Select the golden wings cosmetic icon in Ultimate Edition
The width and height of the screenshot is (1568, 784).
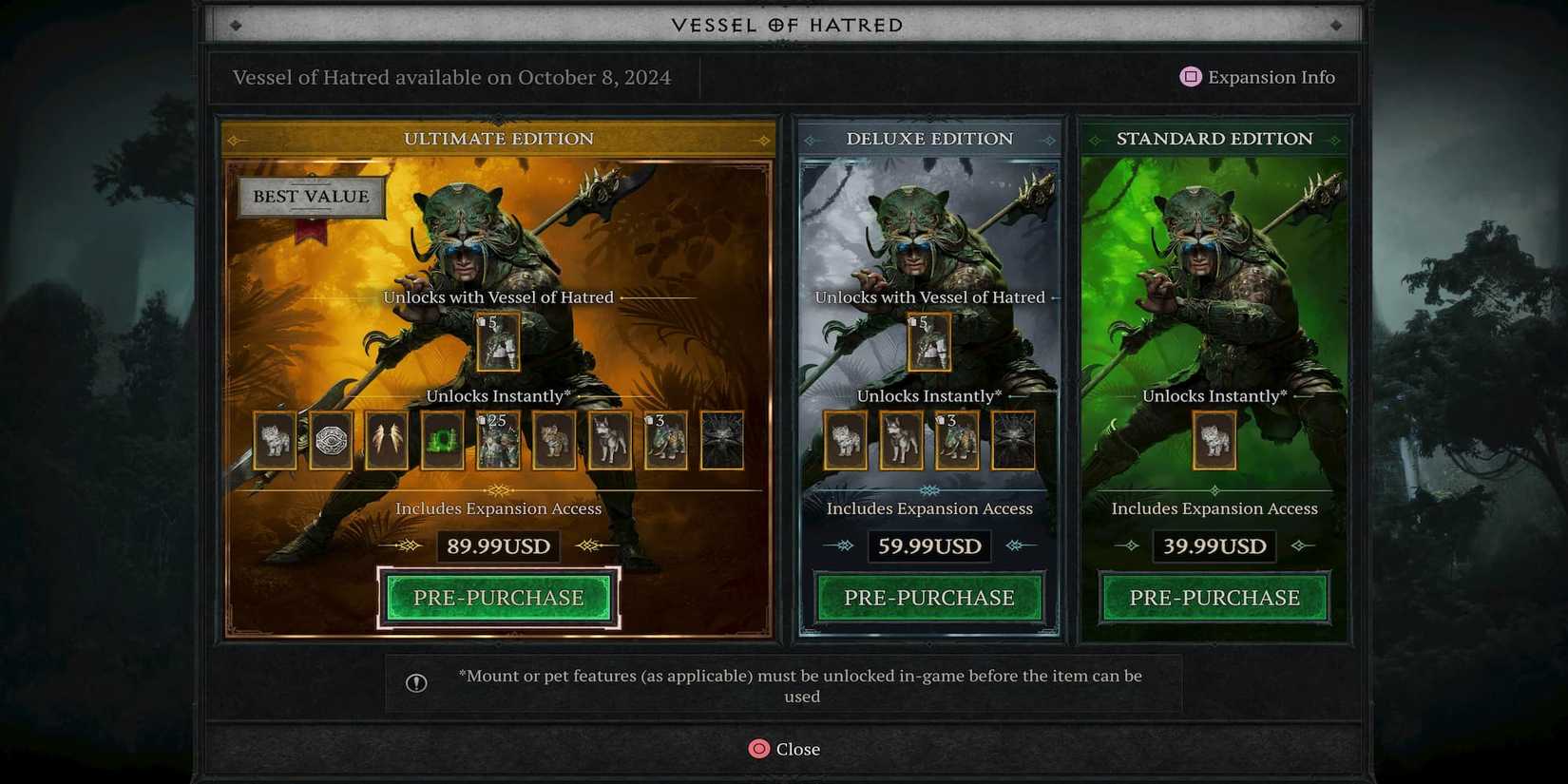click(386, 442)
